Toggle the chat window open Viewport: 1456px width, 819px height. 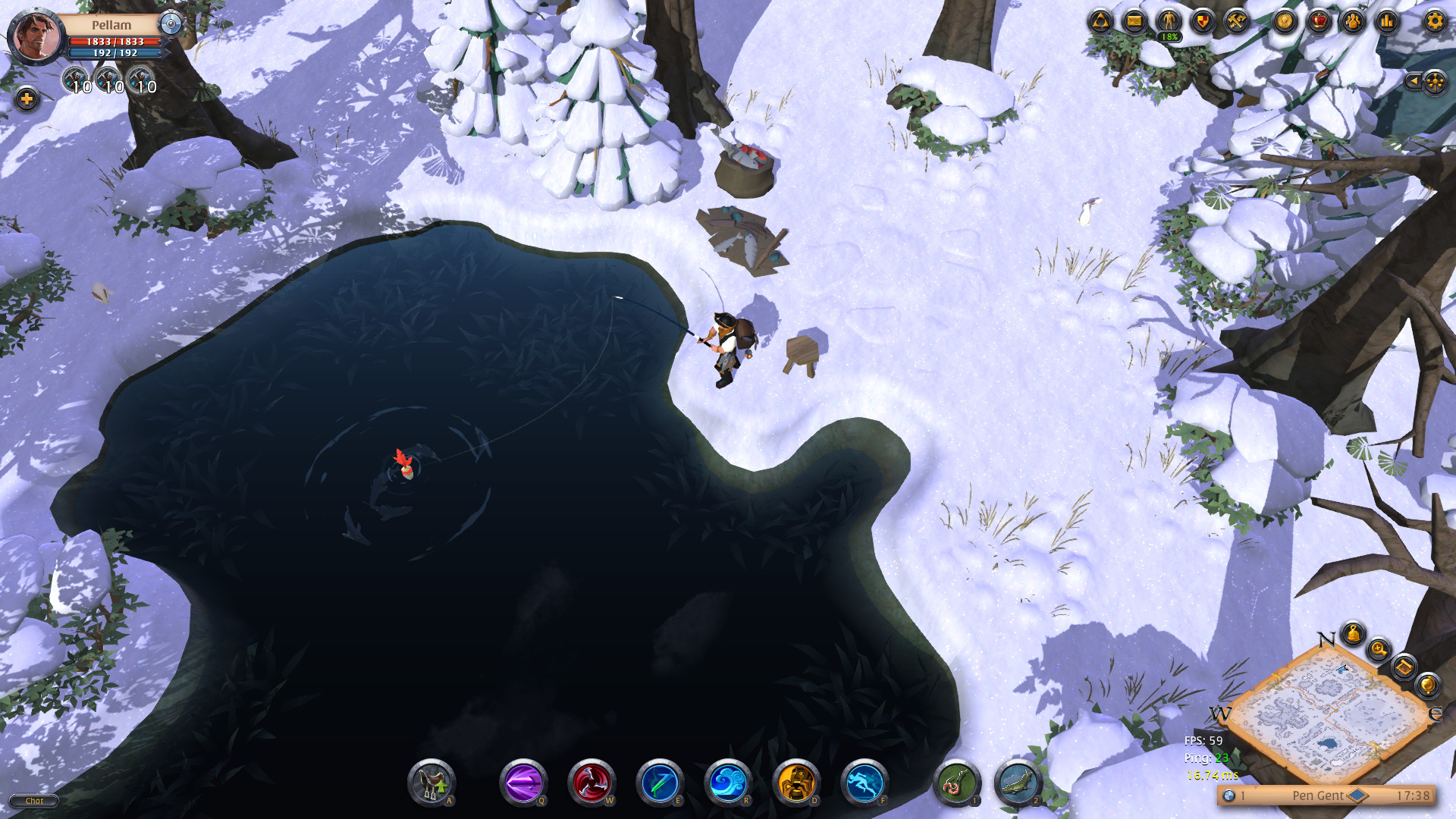coord(33,801)
